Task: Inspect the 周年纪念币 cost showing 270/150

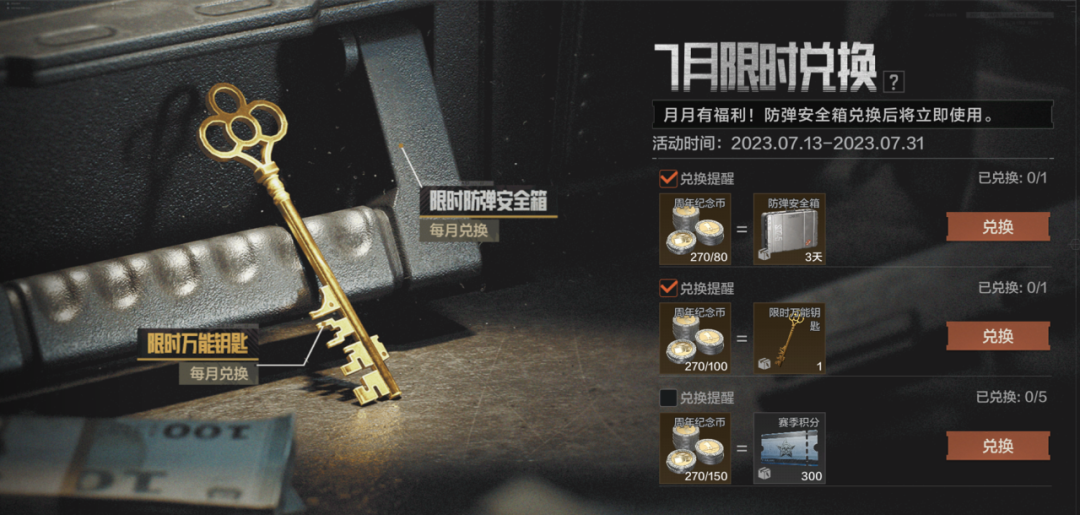Action: (694, 448)
